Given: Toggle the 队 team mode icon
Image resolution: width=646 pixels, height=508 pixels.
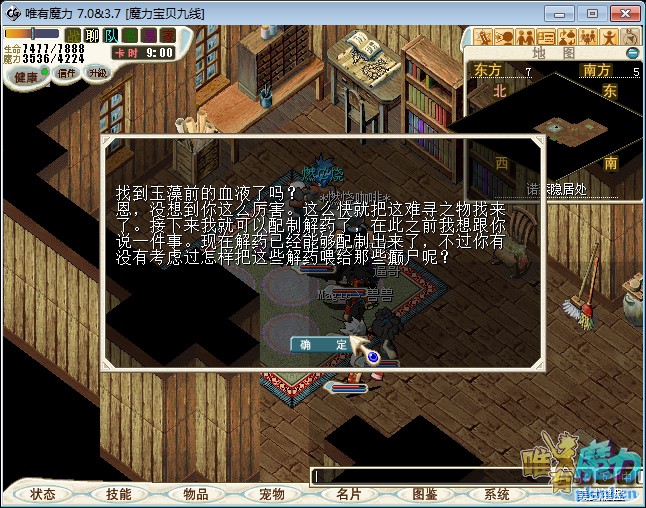Looking at the screenshot, I should (109, 35).
